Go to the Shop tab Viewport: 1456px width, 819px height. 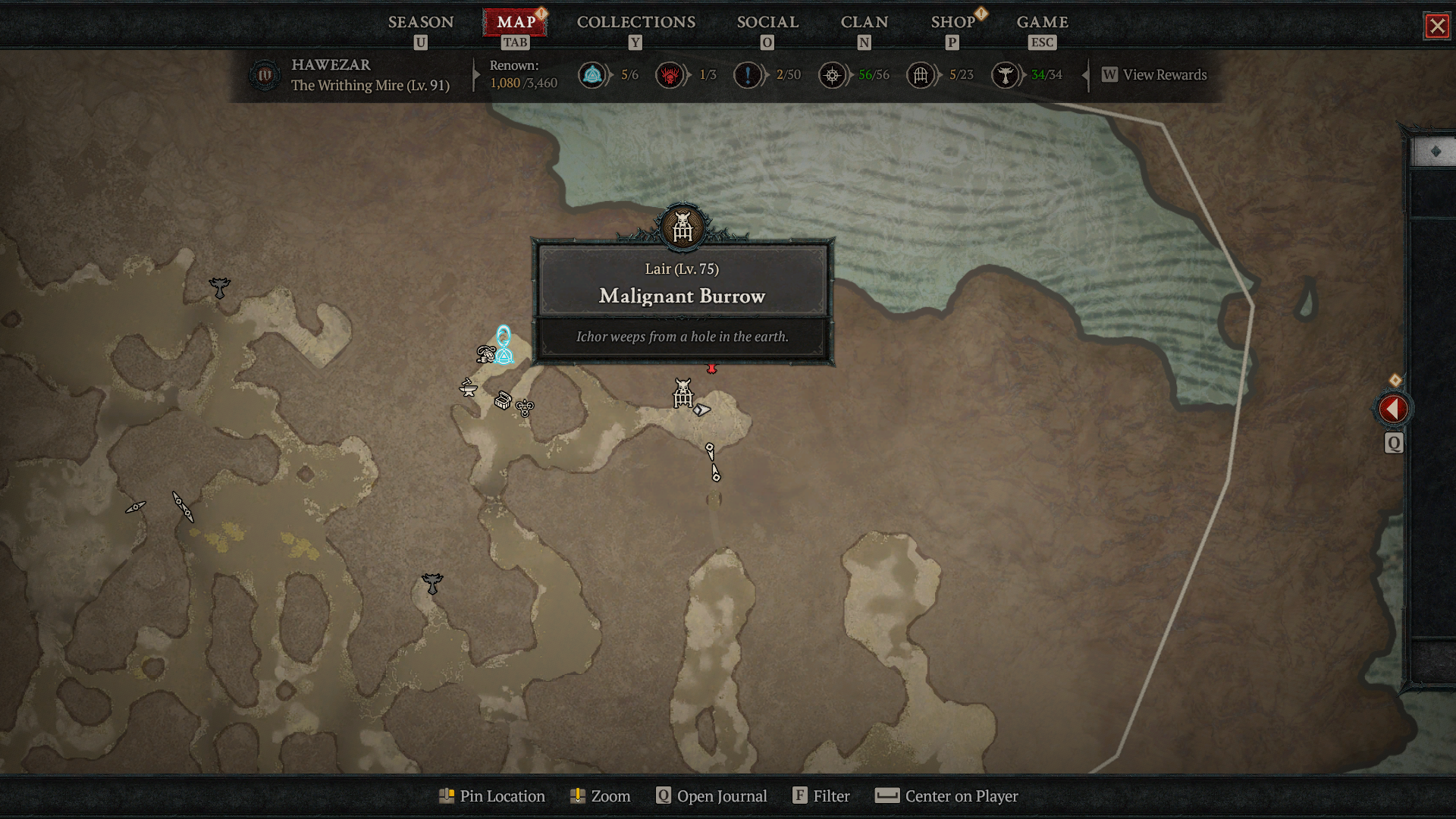point(952,22)
